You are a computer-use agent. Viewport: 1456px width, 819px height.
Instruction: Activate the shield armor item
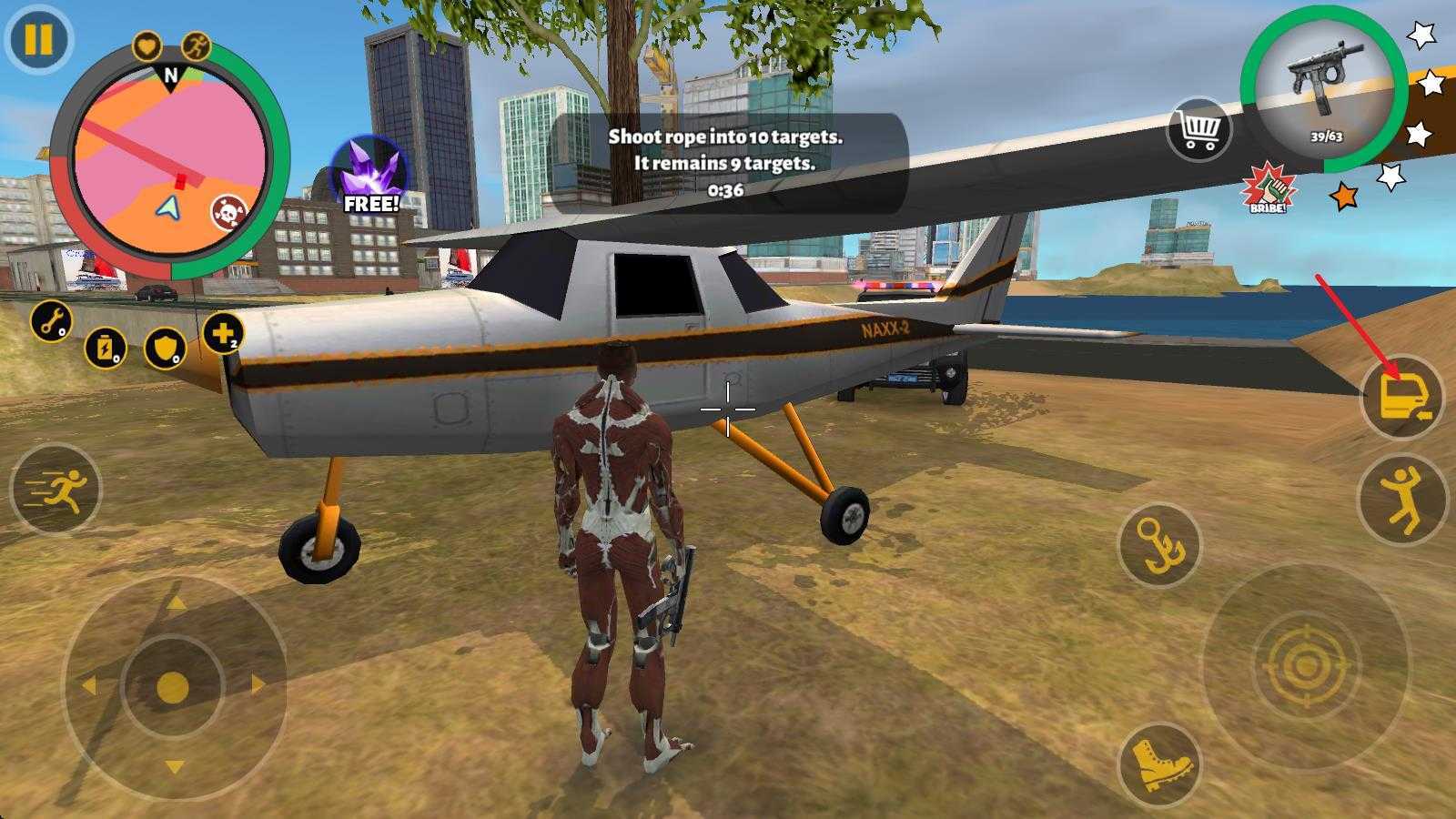(x=166, y=348)
